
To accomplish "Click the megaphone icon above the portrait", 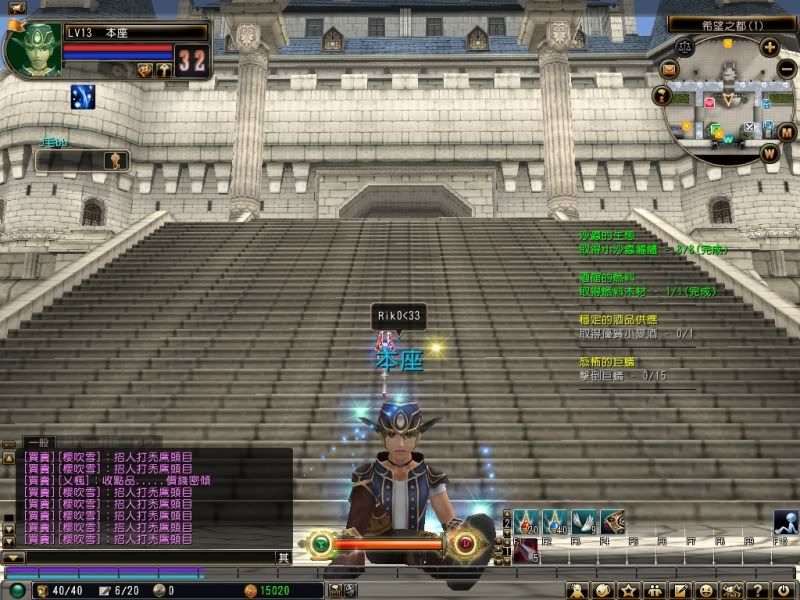I will (16, 8).
